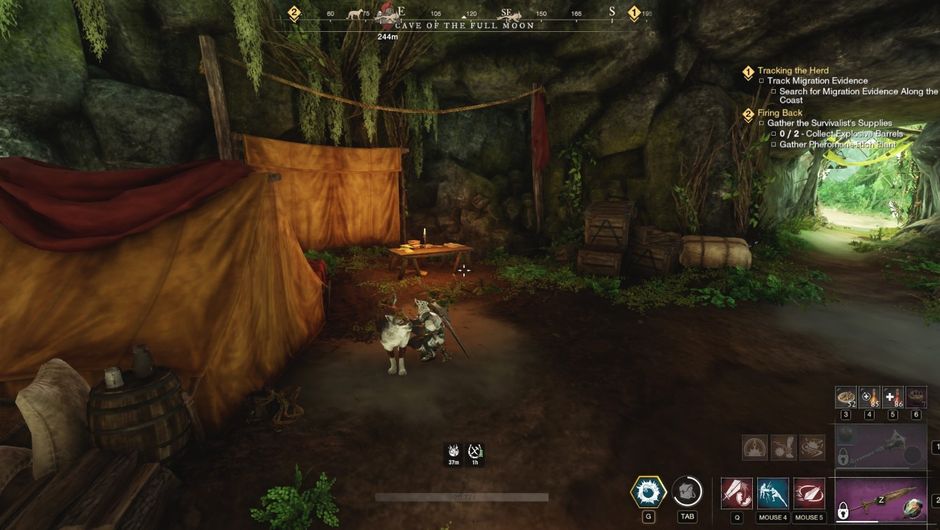This screenshot has height=530, width=940.
Task: Activate the blue two-fighters ability icon
Action: tap(772, 493)
